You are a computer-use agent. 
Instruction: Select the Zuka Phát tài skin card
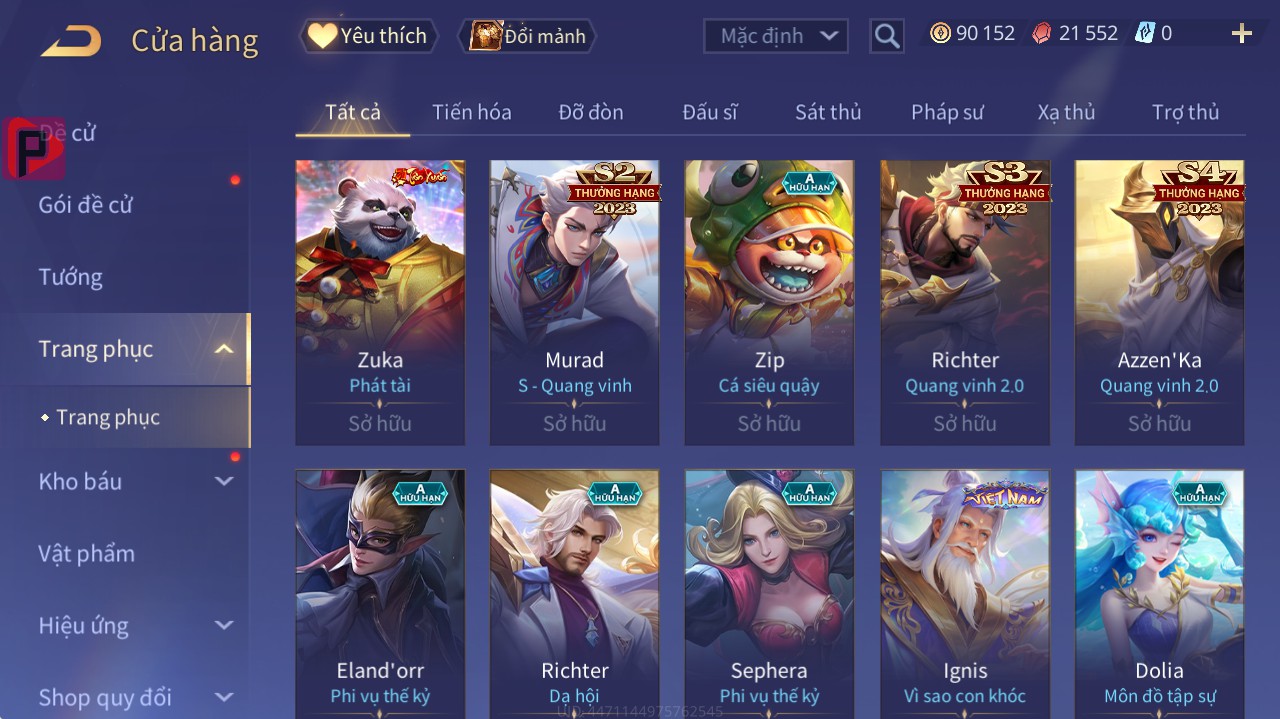click(380, 302)
